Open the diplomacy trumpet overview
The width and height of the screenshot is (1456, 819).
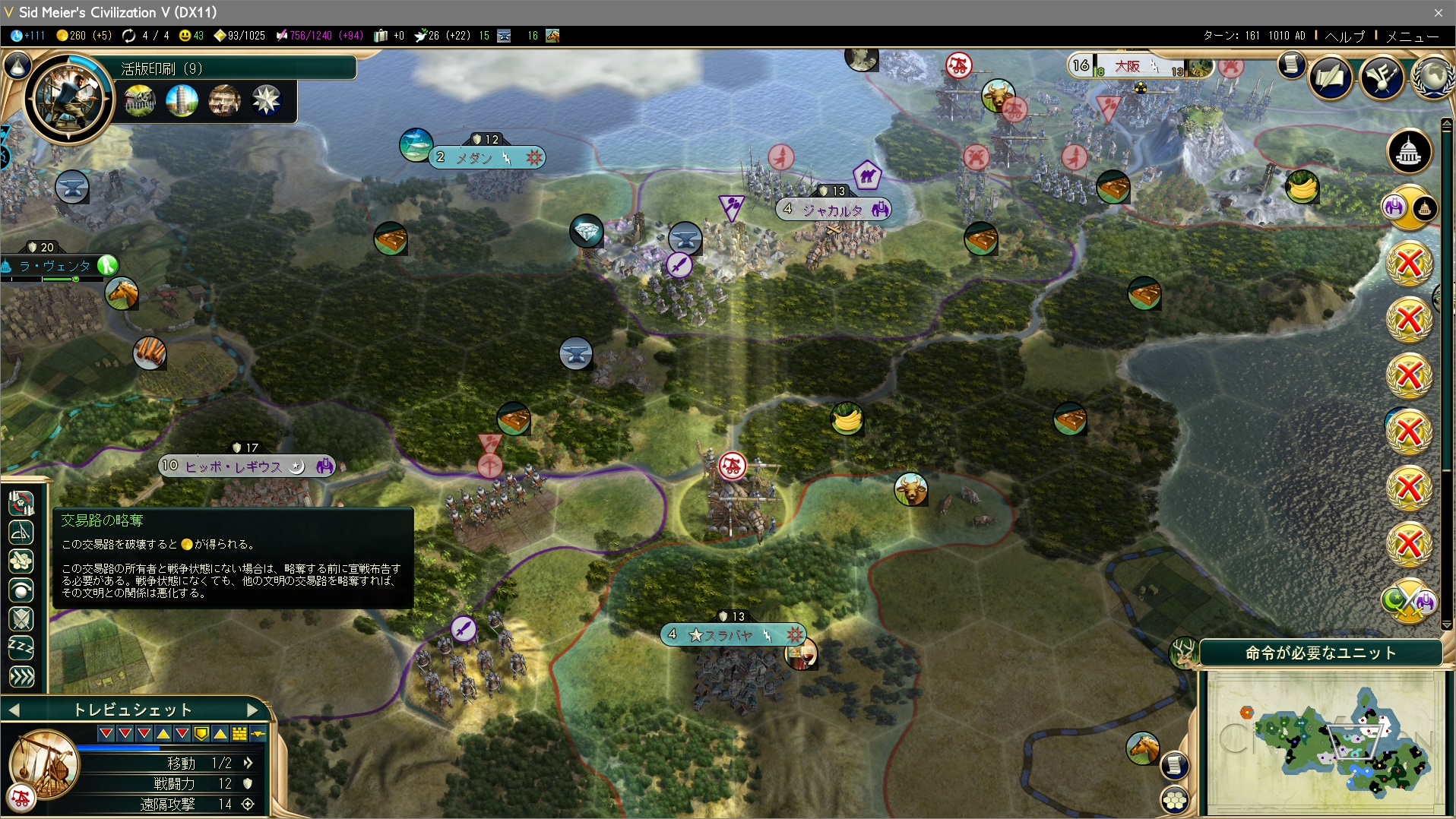1381,77
